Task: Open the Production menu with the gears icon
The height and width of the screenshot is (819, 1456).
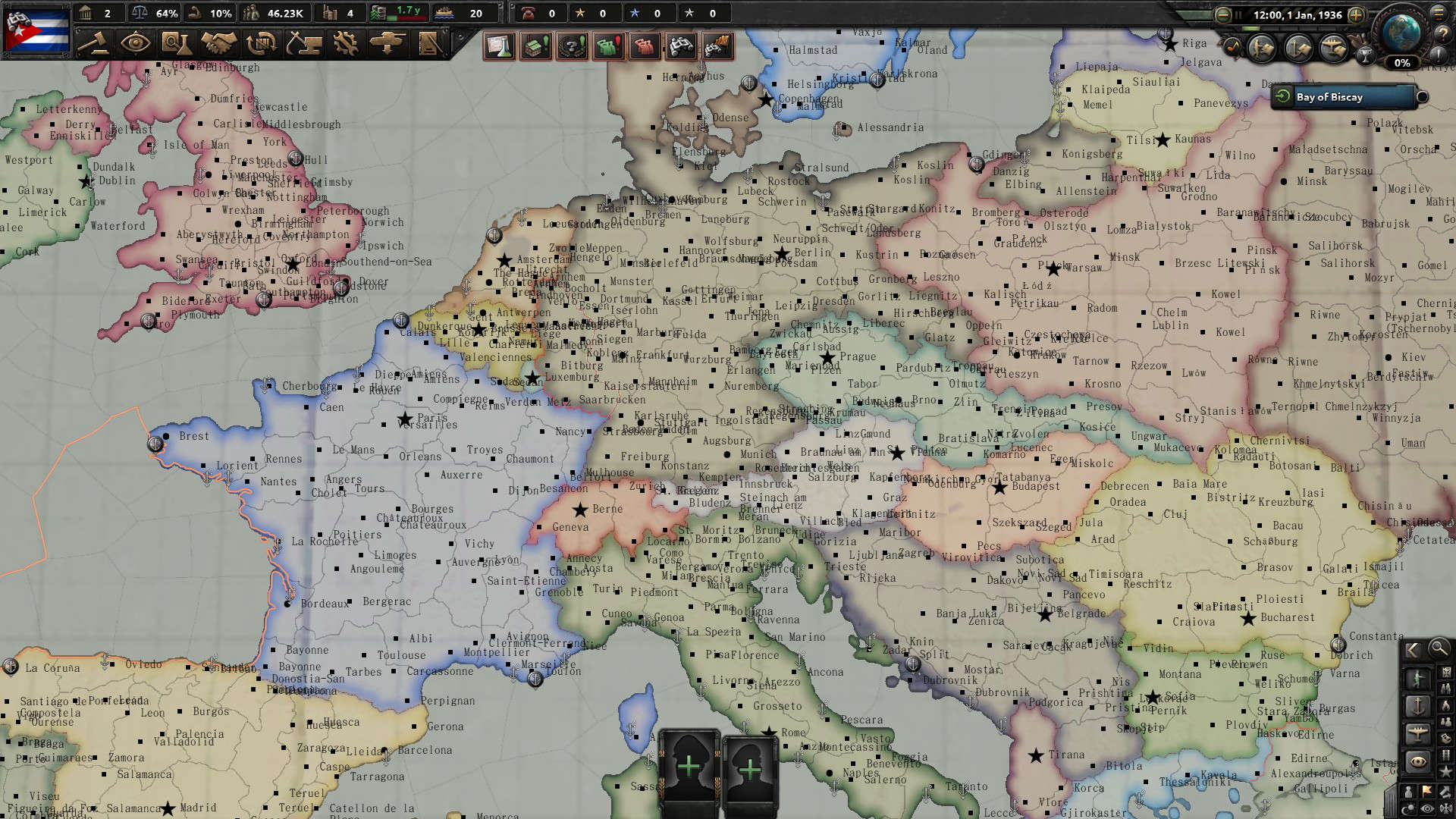Action: (x=345, y=44)
